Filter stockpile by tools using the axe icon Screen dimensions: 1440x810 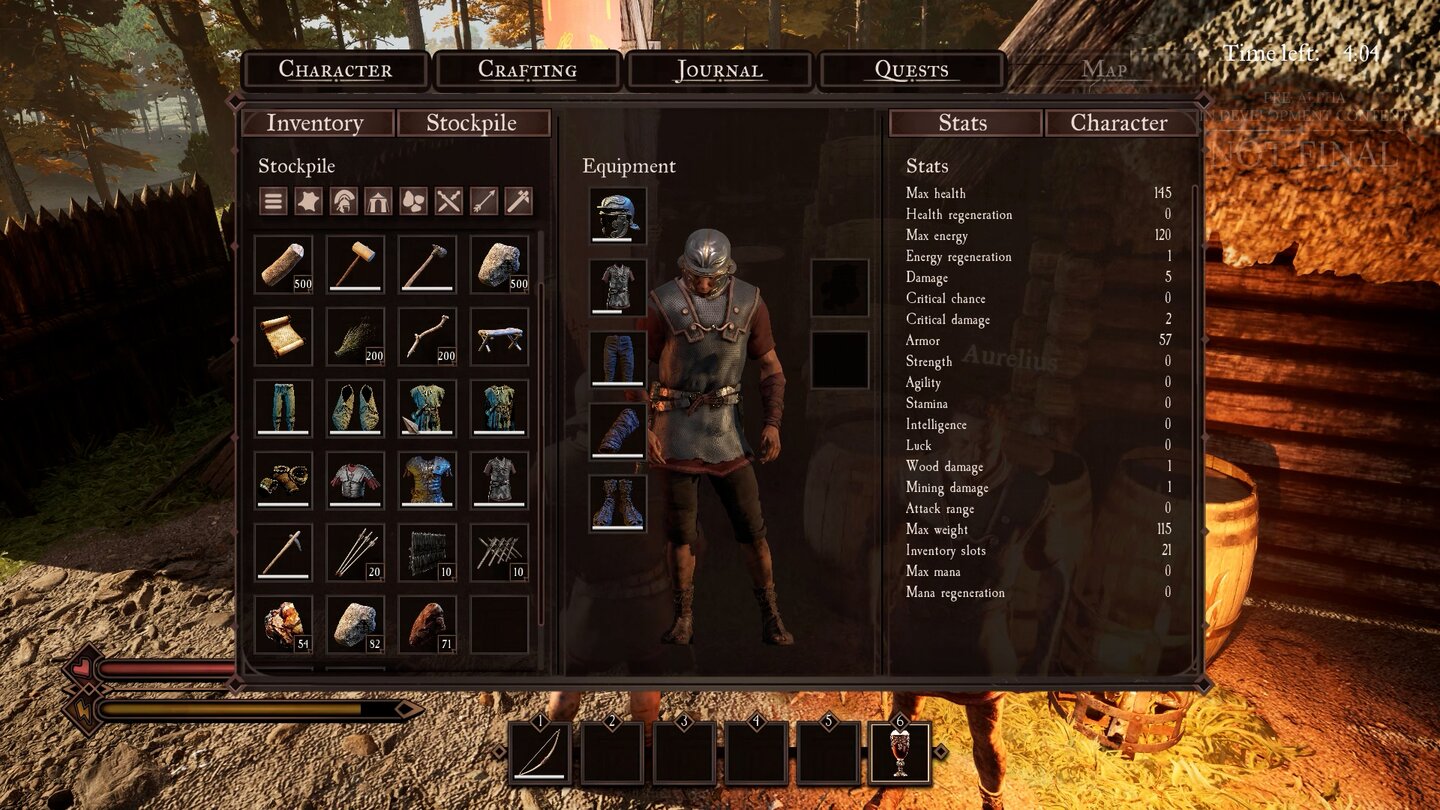click(x=518, y=201)
